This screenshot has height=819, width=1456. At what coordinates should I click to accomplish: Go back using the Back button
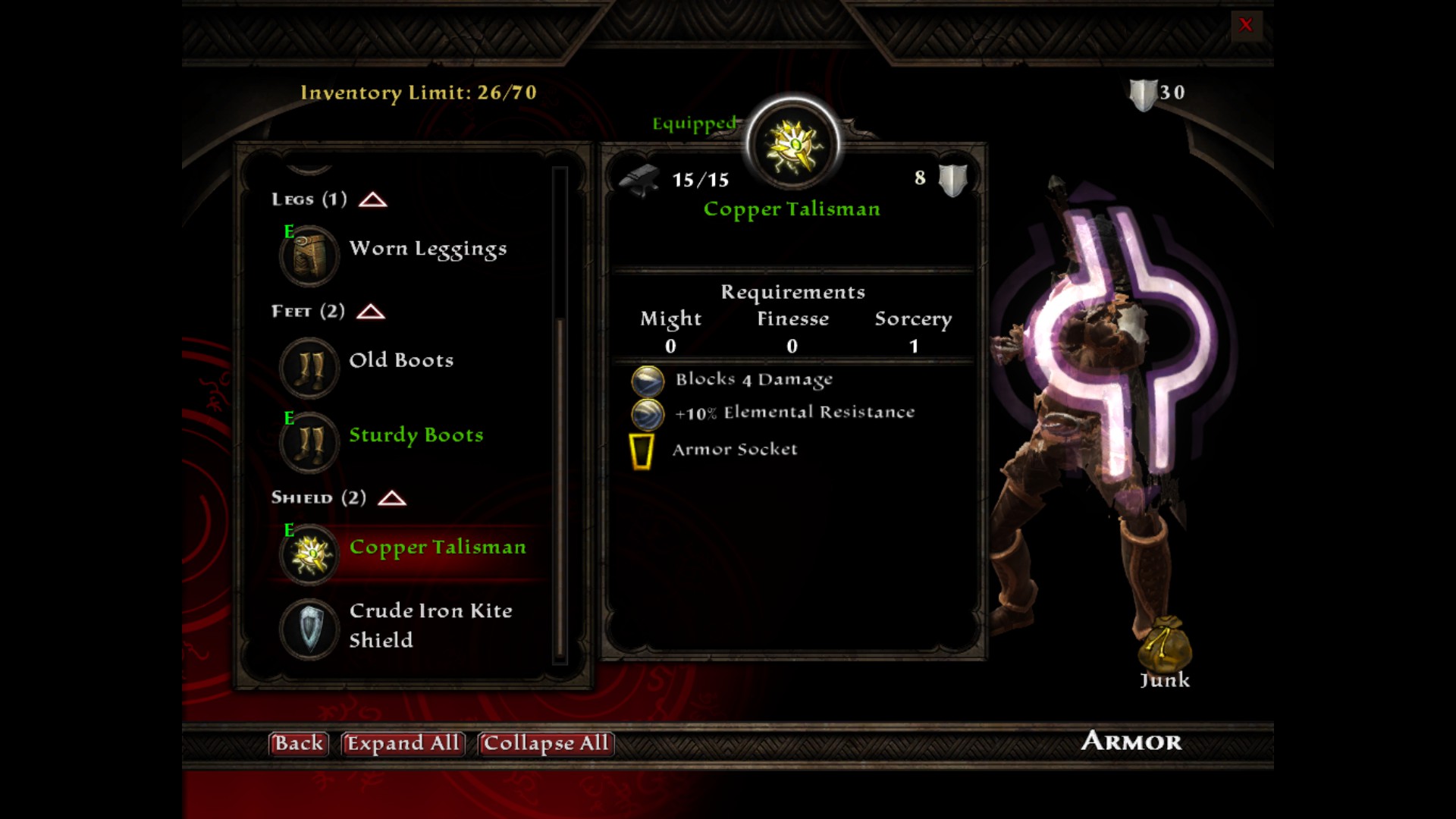click(x=298, y=743)
